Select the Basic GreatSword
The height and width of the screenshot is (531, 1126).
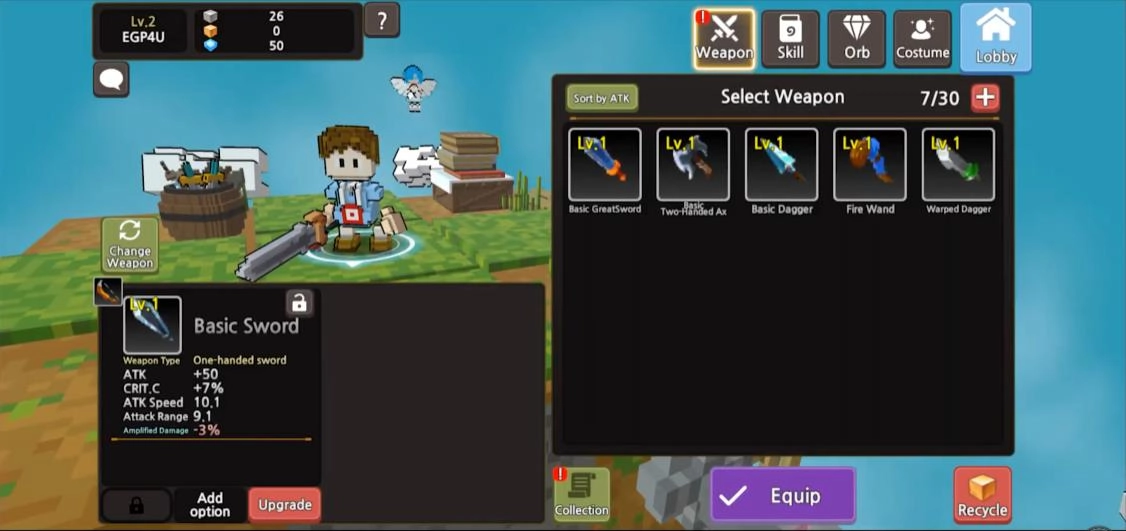click(604, 165)
